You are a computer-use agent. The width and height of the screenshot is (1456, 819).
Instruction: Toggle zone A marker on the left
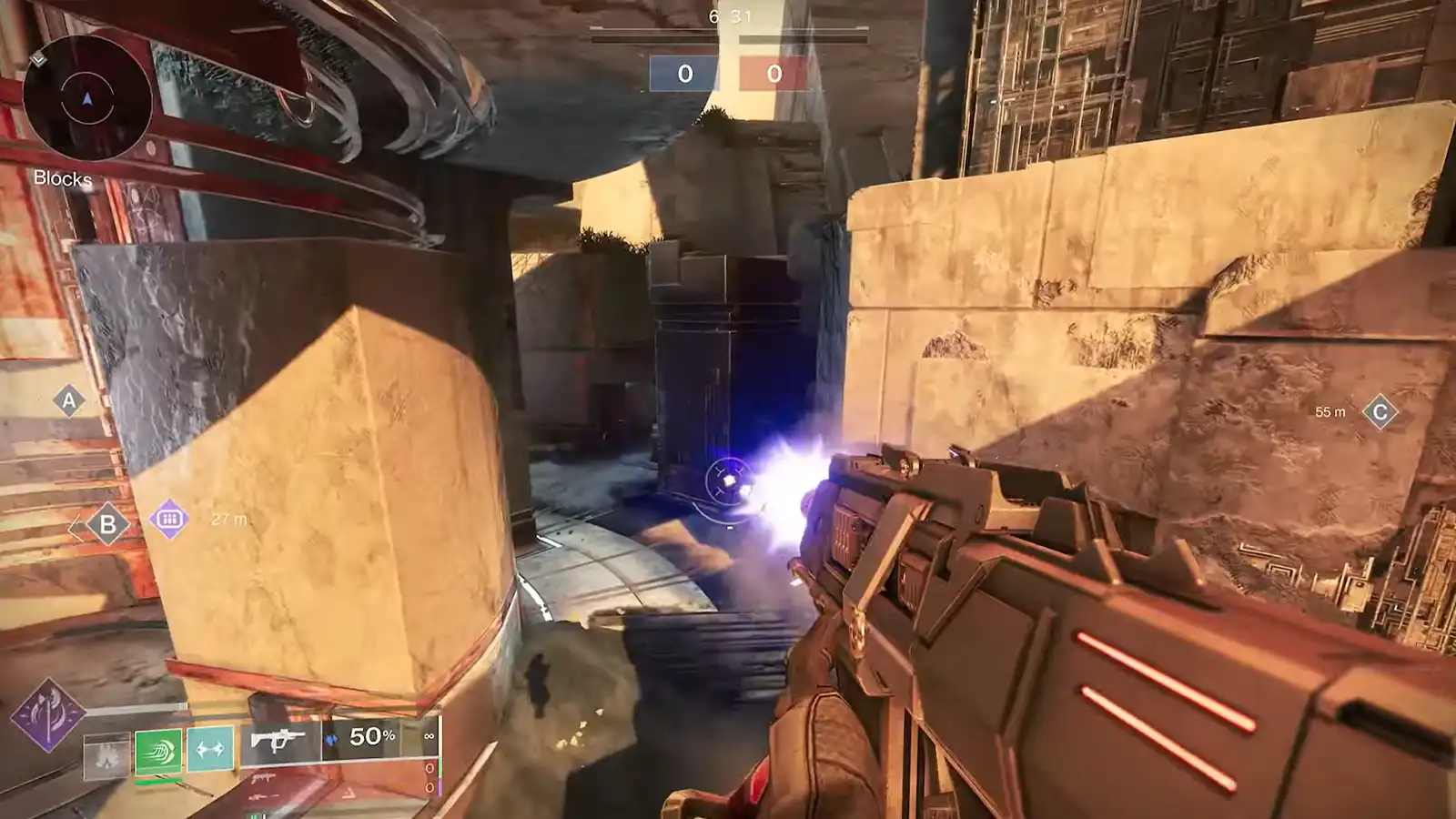(67, 400)
